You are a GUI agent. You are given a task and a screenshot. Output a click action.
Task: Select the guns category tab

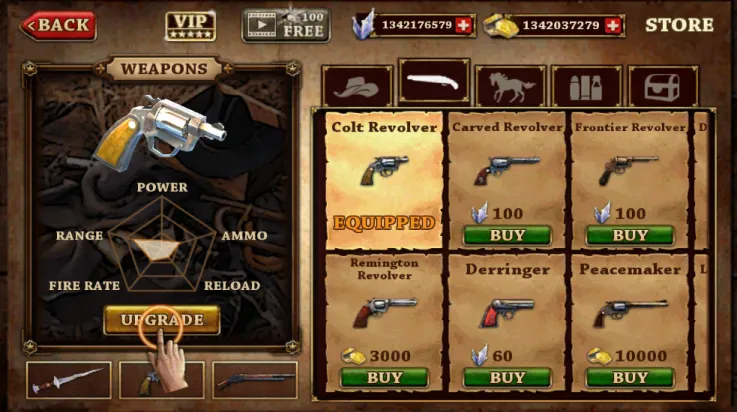click(x=434, y=83)
